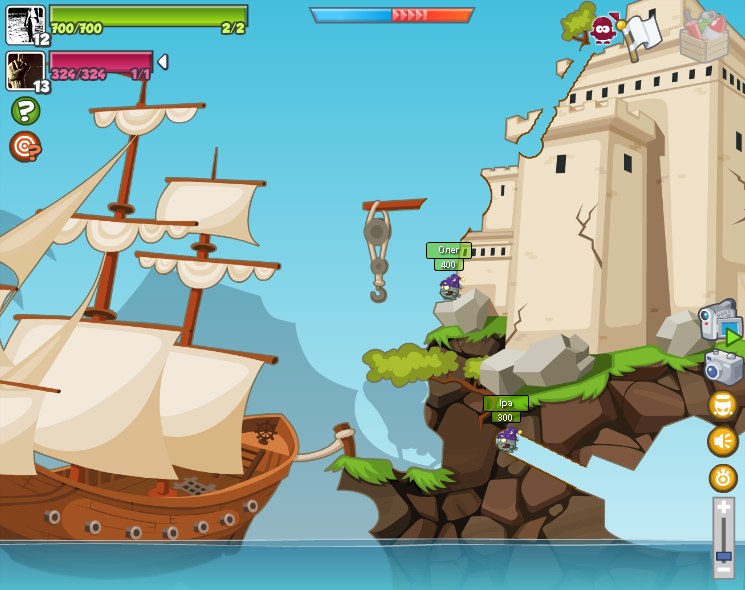Click the white flag surrender button
Viewport: 745px width, 590px height.
click(x=642, y=34)
